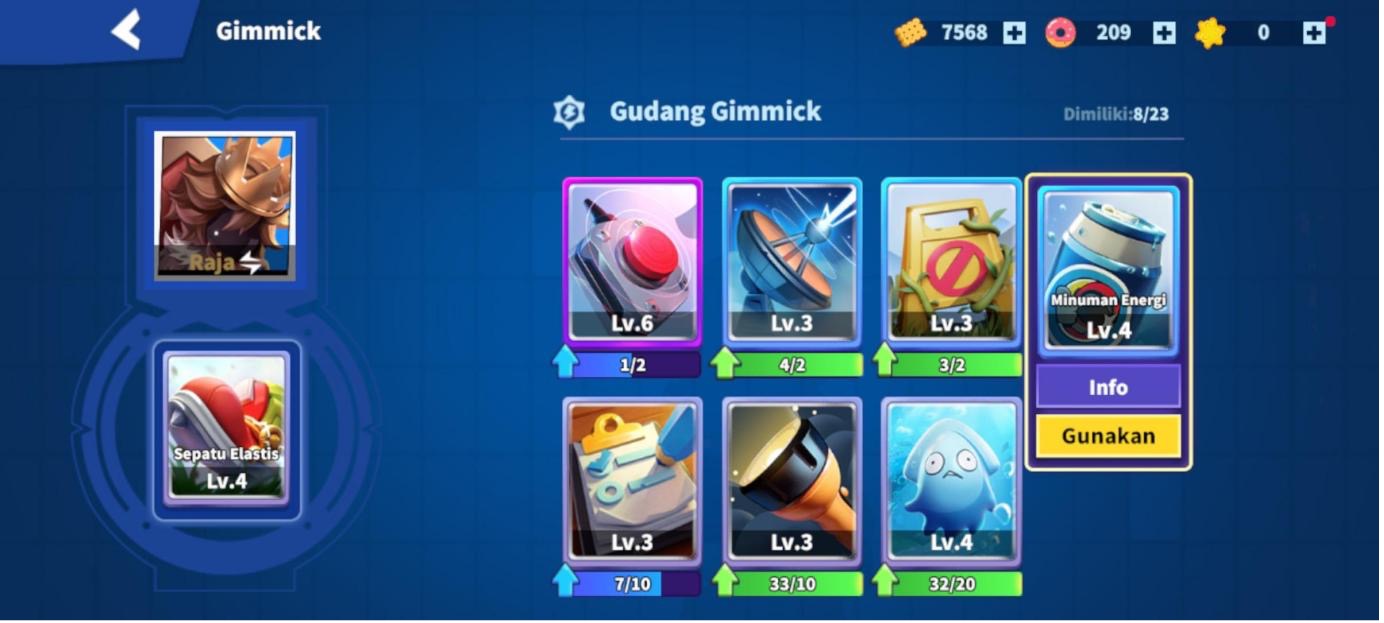Switch the Raja character portrait
The image size is (1384, 623).
[x=225, y=205]
